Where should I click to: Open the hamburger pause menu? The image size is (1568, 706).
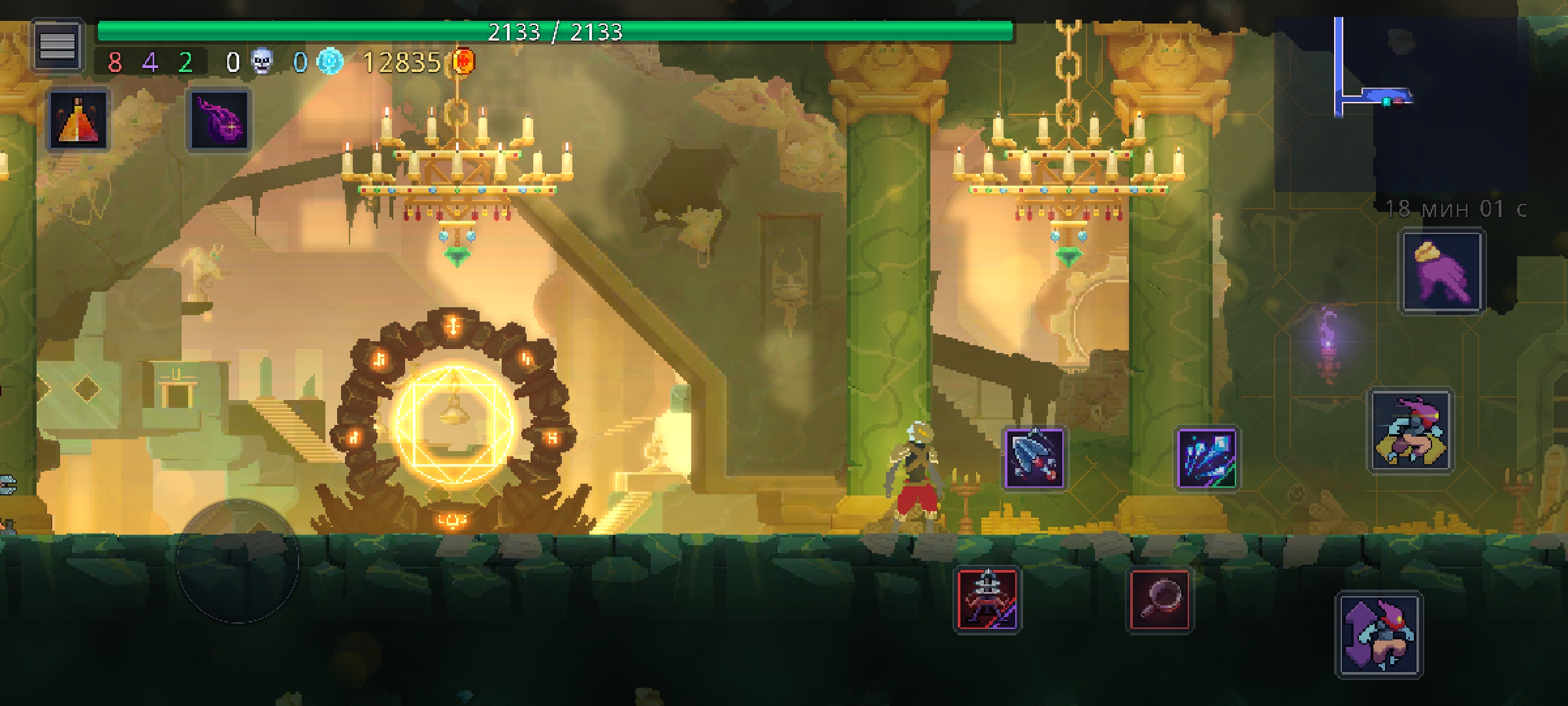point(57,45)
